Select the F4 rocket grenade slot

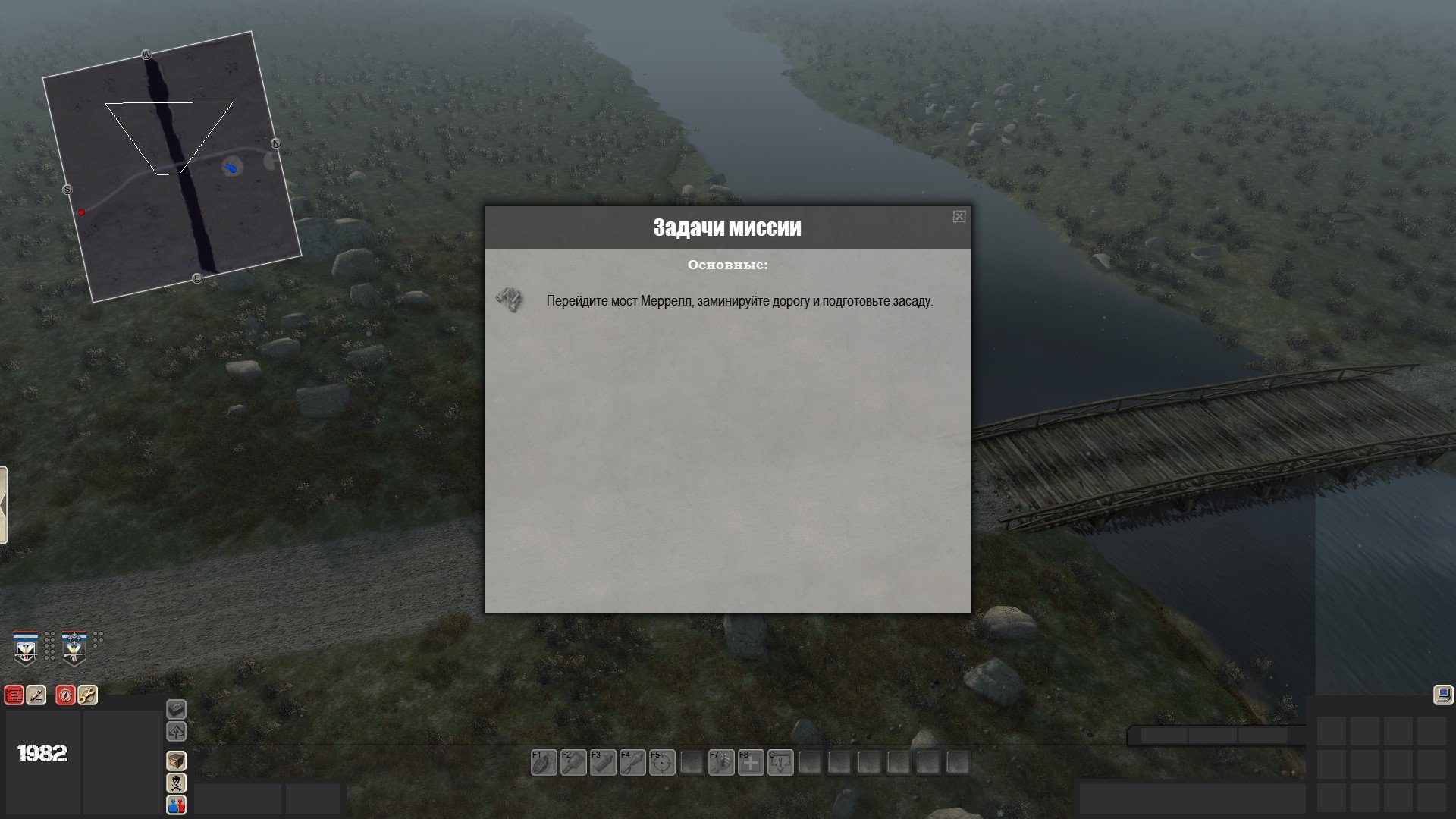click(632, 762)
